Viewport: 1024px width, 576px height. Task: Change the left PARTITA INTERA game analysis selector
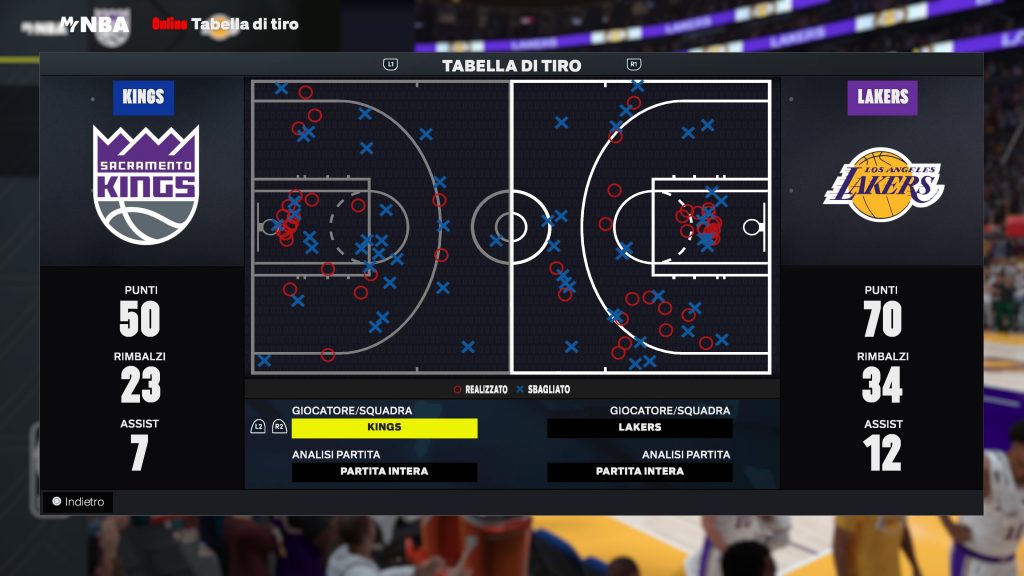tap(384, 472)
